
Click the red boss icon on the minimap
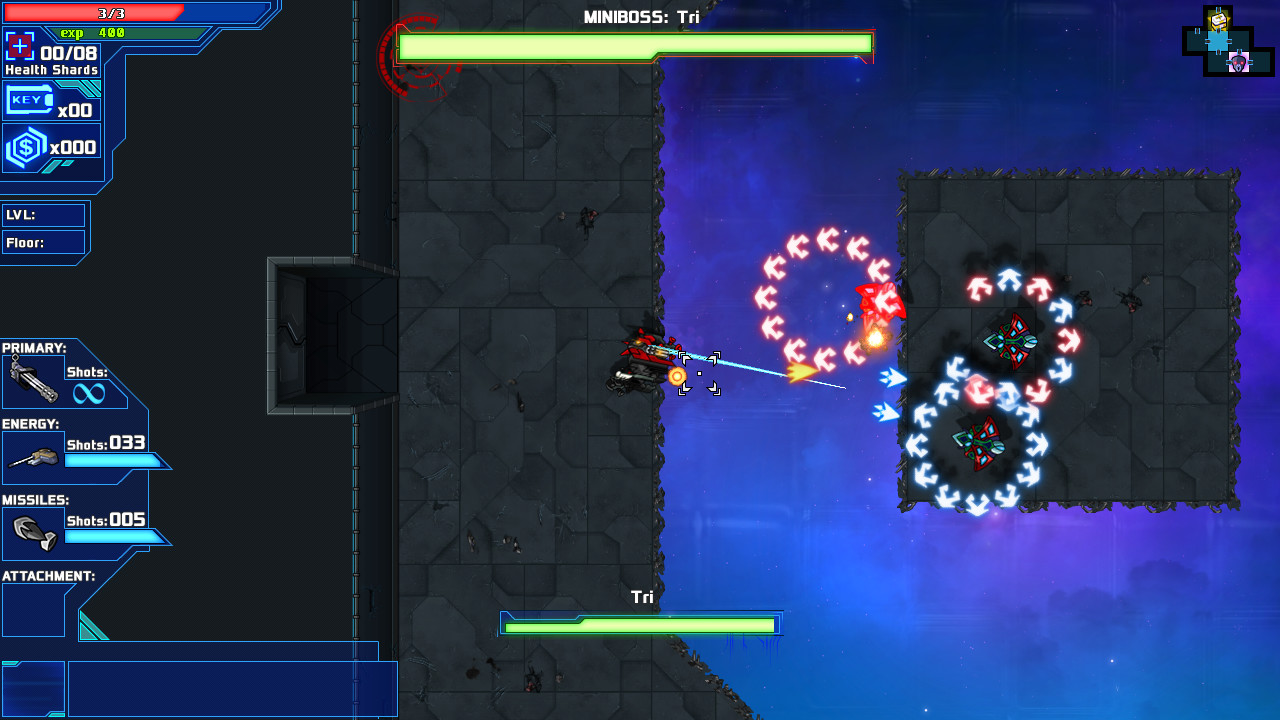point(1240,62)
